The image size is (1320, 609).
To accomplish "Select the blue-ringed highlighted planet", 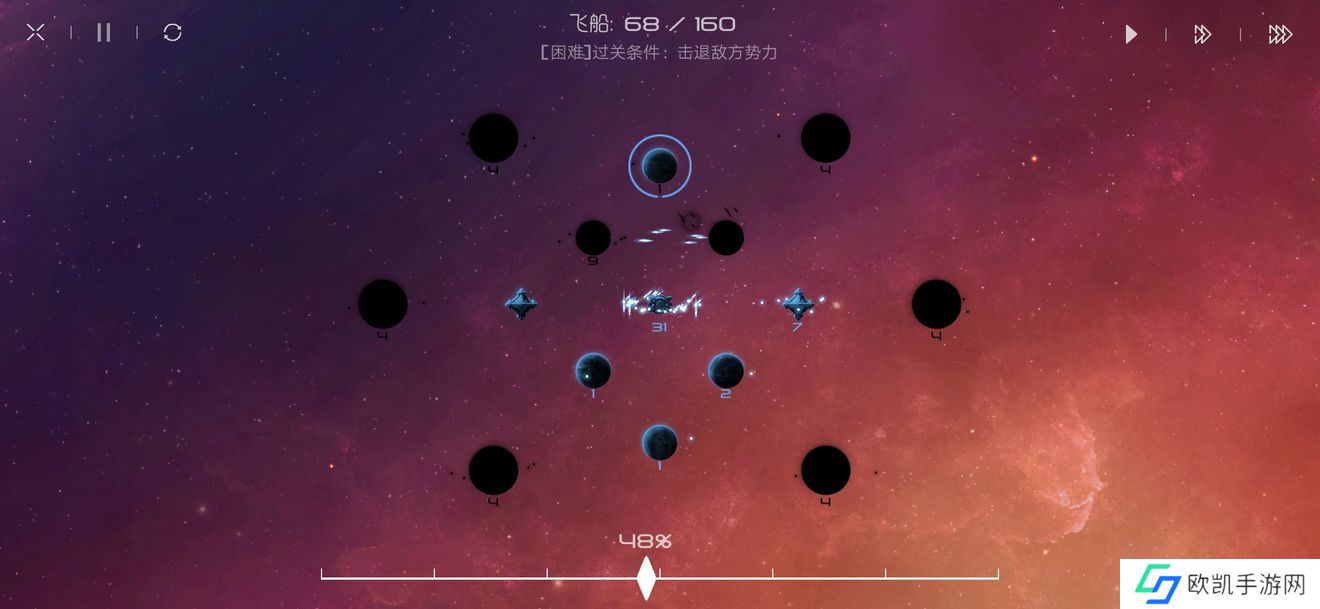I will coord(660,165).
